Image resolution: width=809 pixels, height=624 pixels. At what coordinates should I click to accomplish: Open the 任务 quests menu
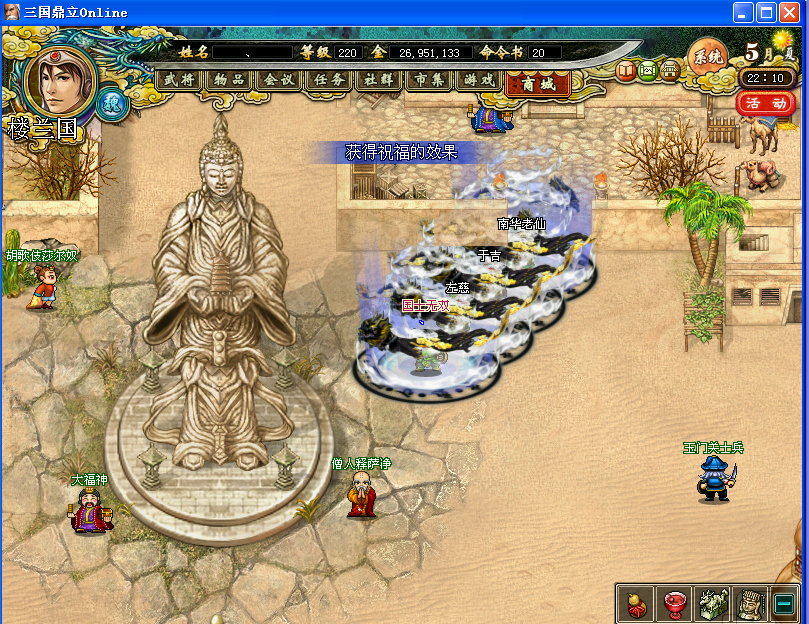click(330, 80)
